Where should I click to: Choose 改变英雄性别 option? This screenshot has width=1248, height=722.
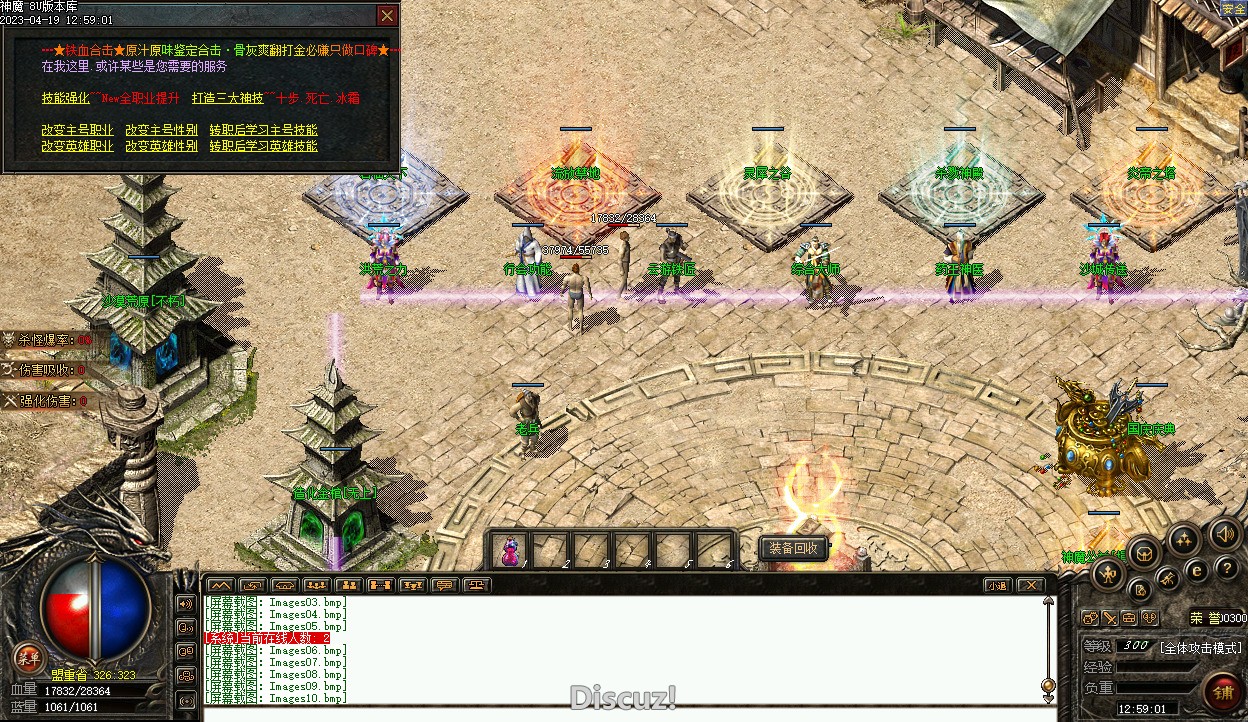(161, 146)
